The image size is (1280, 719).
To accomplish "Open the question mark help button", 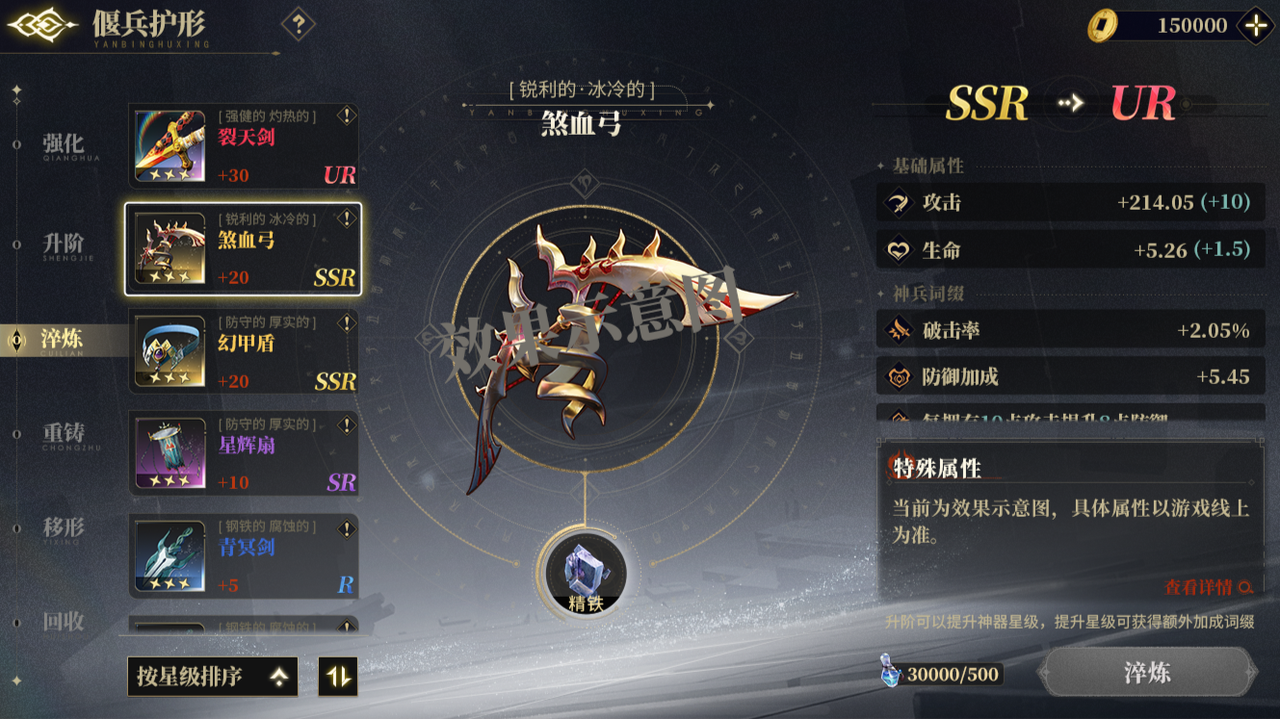I will pyautogui.click(x=298, y=24).
